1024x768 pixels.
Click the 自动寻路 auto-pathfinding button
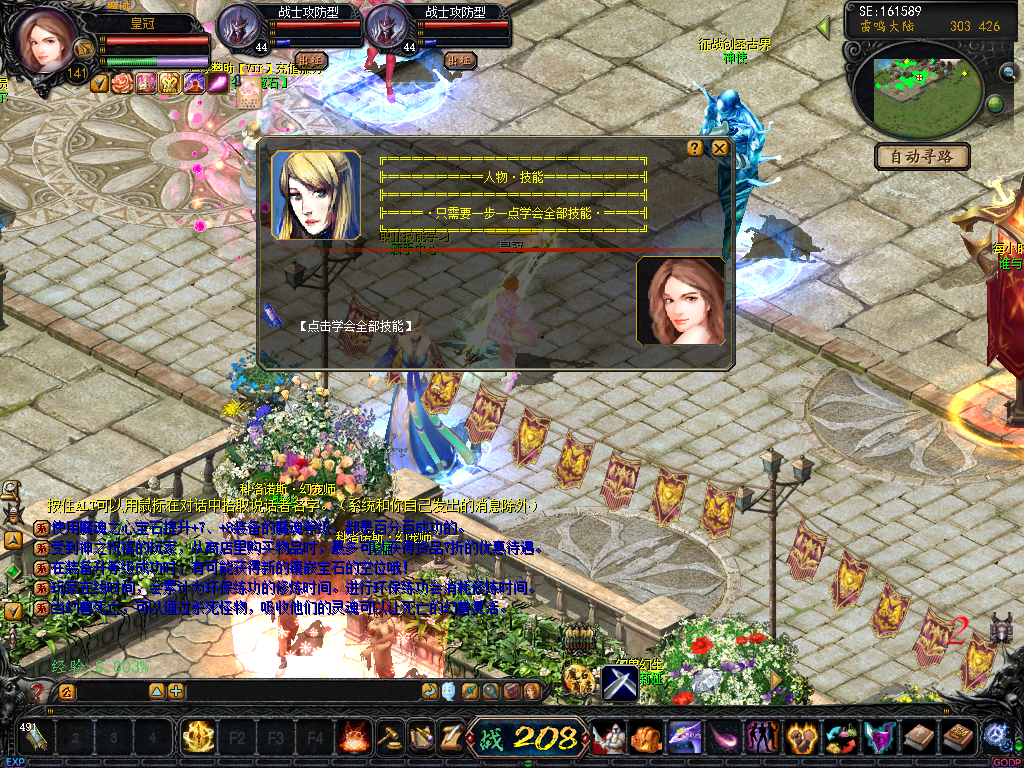click(923, 156)
